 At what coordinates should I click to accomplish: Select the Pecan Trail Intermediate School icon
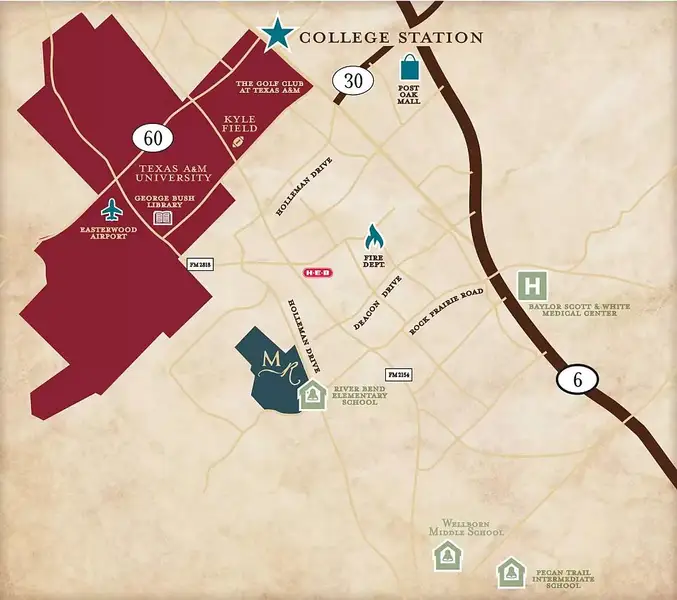[x=511, y=573]
